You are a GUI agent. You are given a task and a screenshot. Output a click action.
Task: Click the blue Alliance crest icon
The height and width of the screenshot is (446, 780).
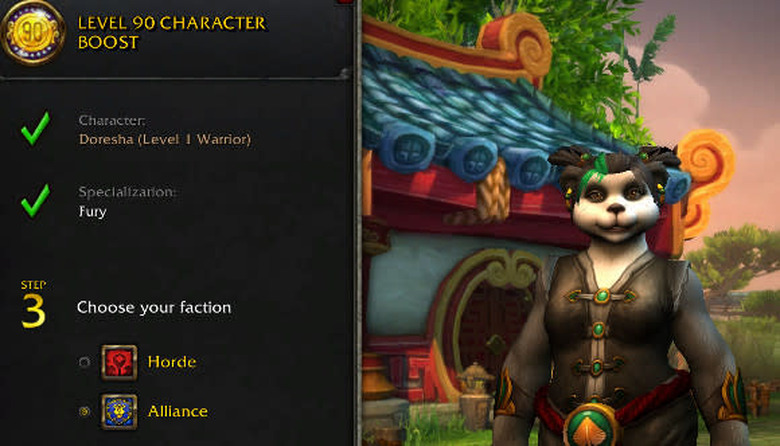(119, 411)
